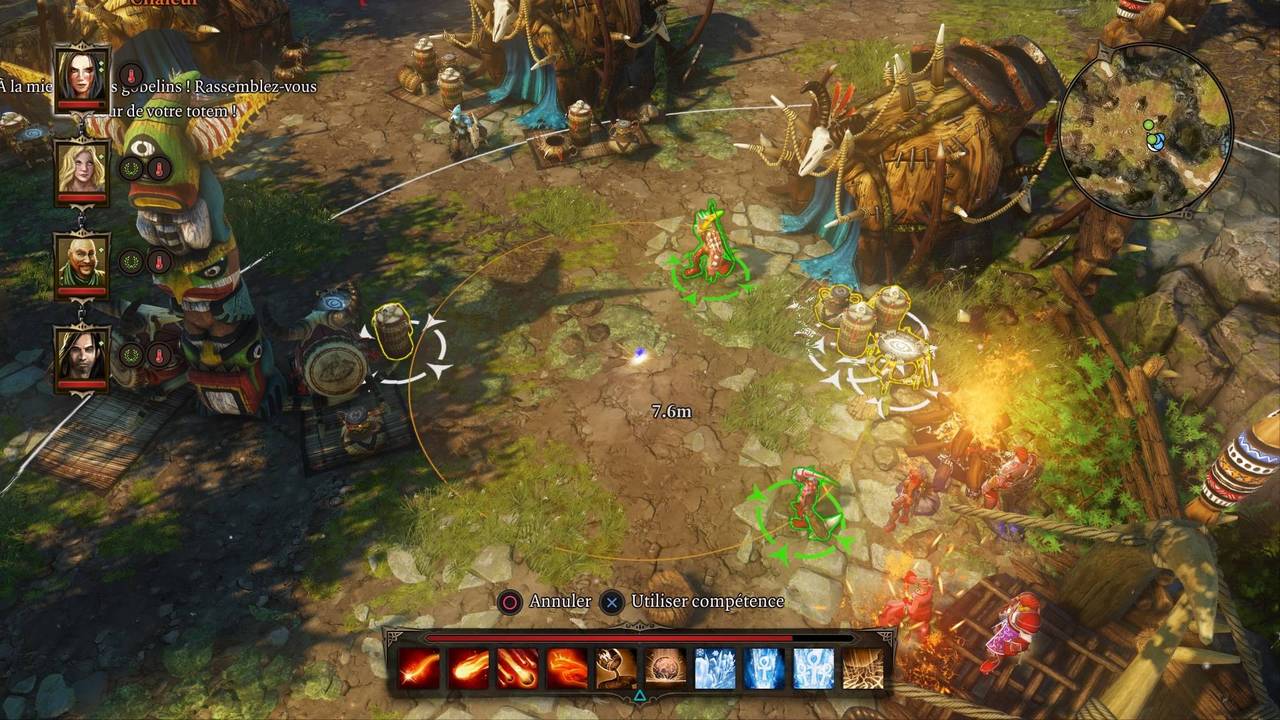The height and width of the screenshot is (720, 1280).
Task: Select the blonde woman party portrait
Action: [81, 168]
